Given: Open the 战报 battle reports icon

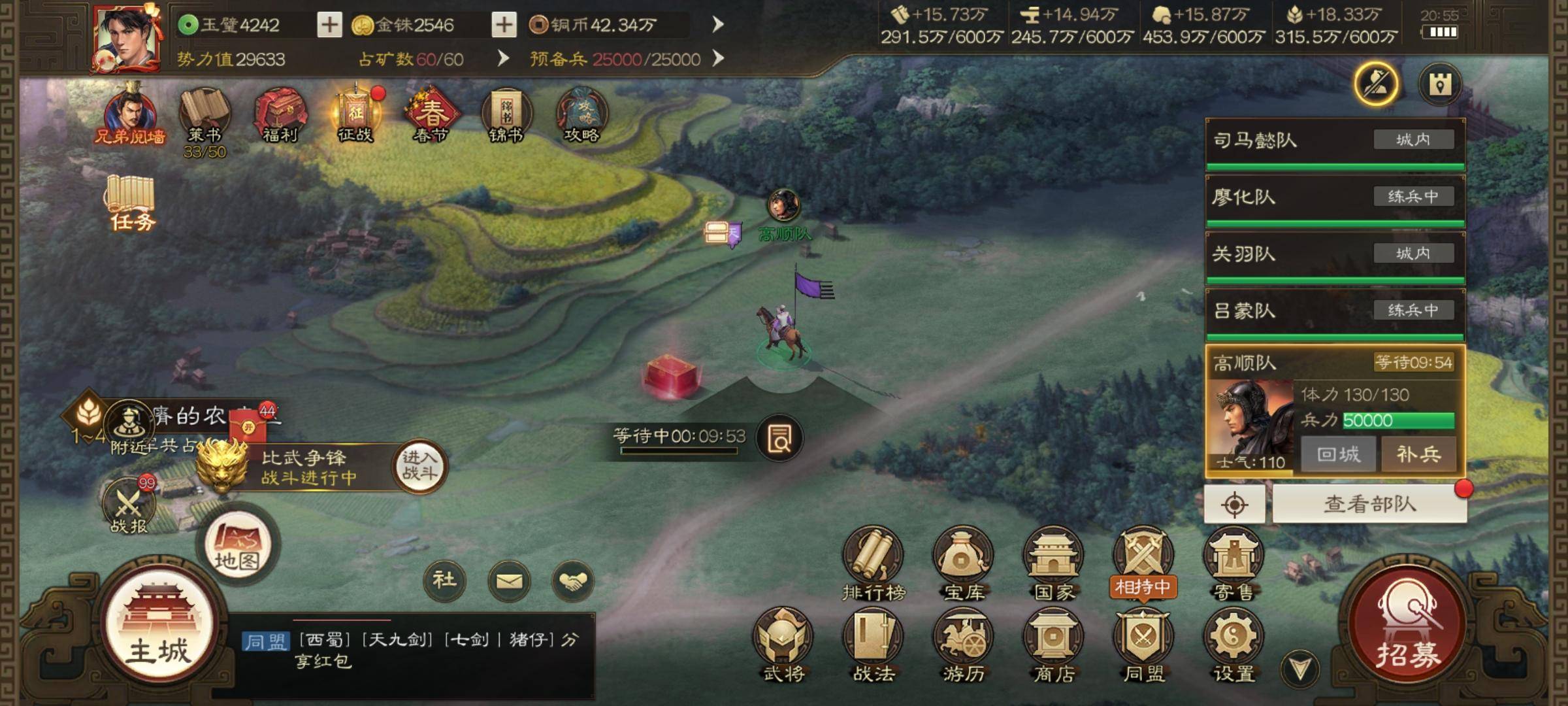Looking at the screenshot, I should (x=129, y=507).
